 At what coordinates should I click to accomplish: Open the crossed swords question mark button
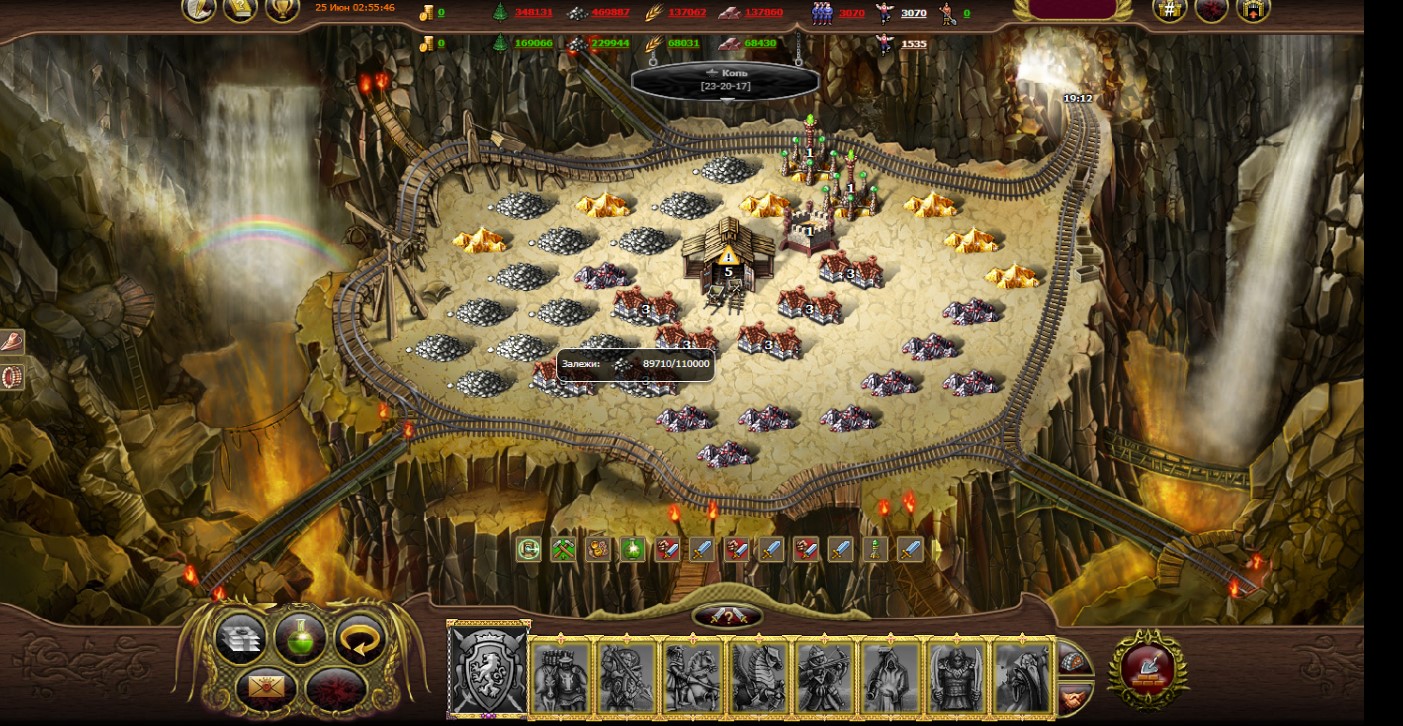coord(727,617)
